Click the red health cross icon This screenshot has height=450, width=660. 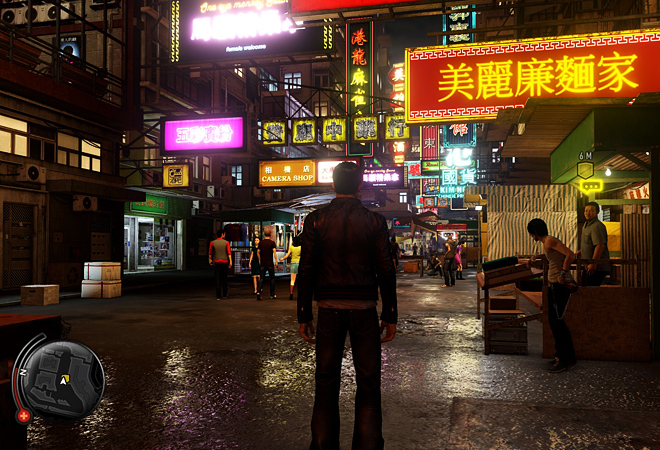coord(23,415)
